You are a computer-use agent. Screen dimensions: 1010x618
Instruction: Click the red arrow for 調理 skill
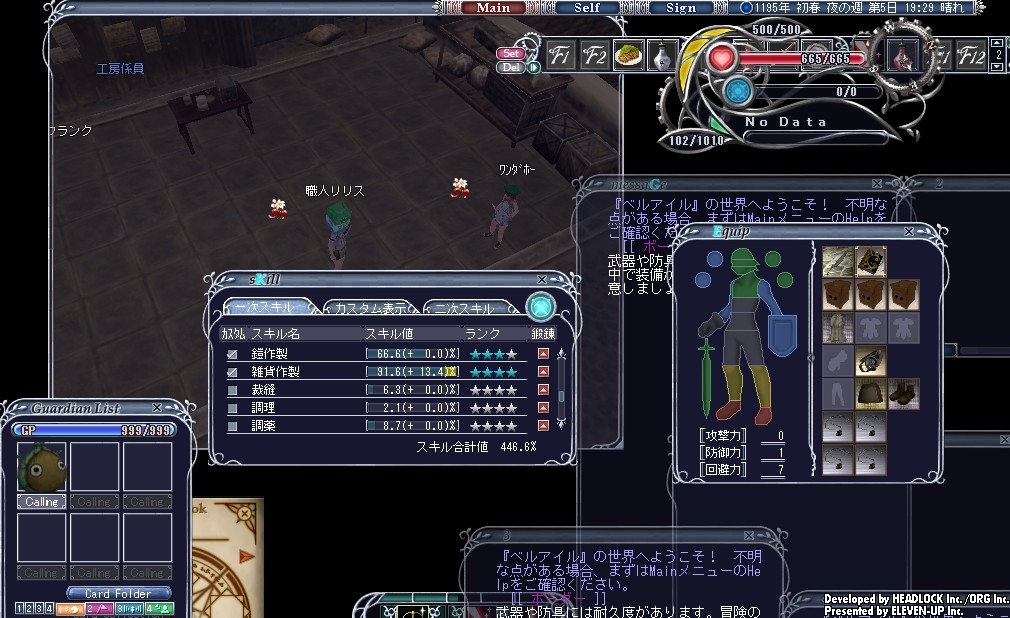point(544,408)
